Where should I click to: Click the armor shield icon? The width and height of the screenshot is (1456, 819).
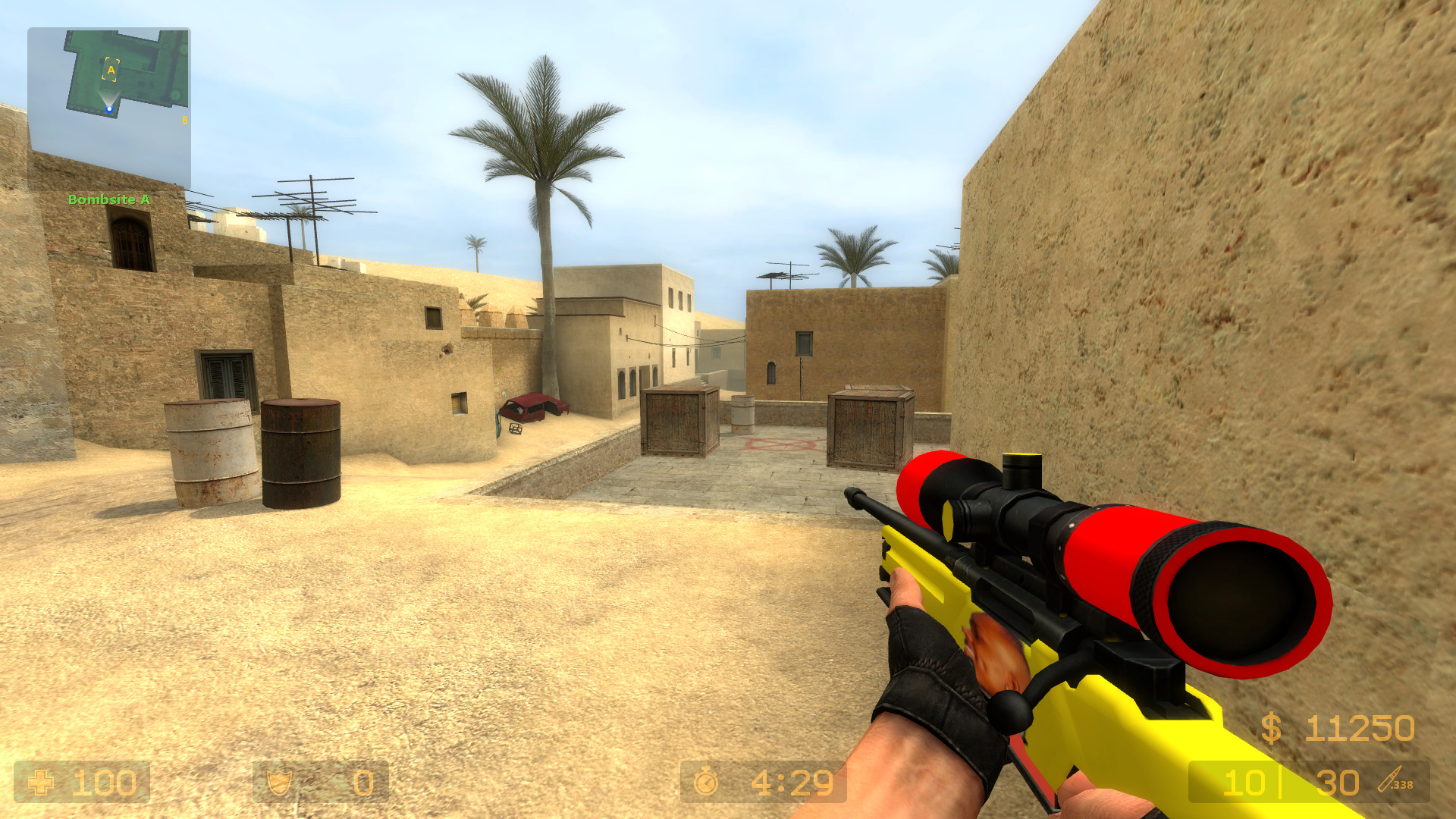[x=281, y=781]
